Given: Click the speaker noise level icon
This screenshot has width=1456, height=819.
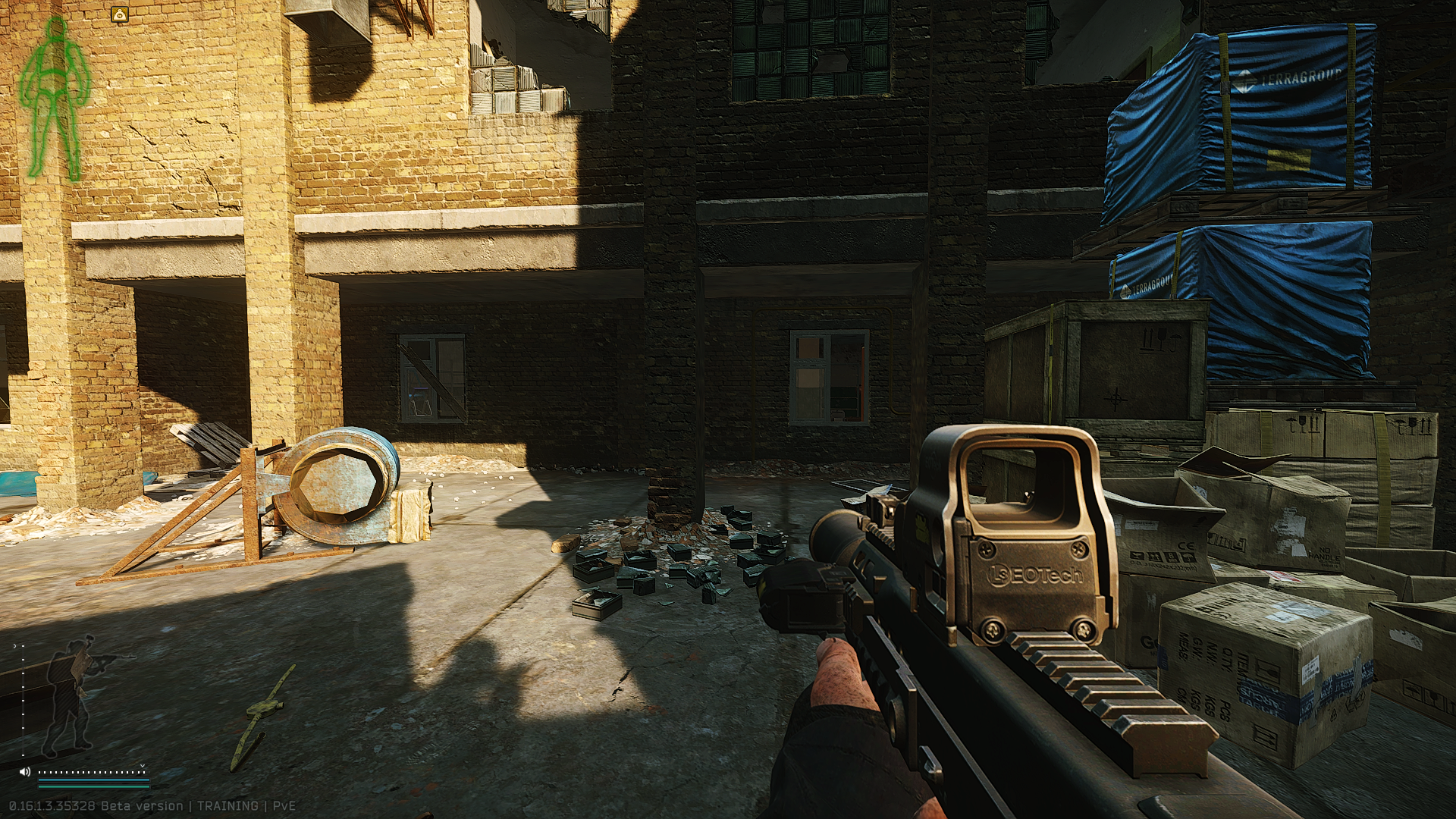Looking at the screenshot, I should tap(25, 772).
